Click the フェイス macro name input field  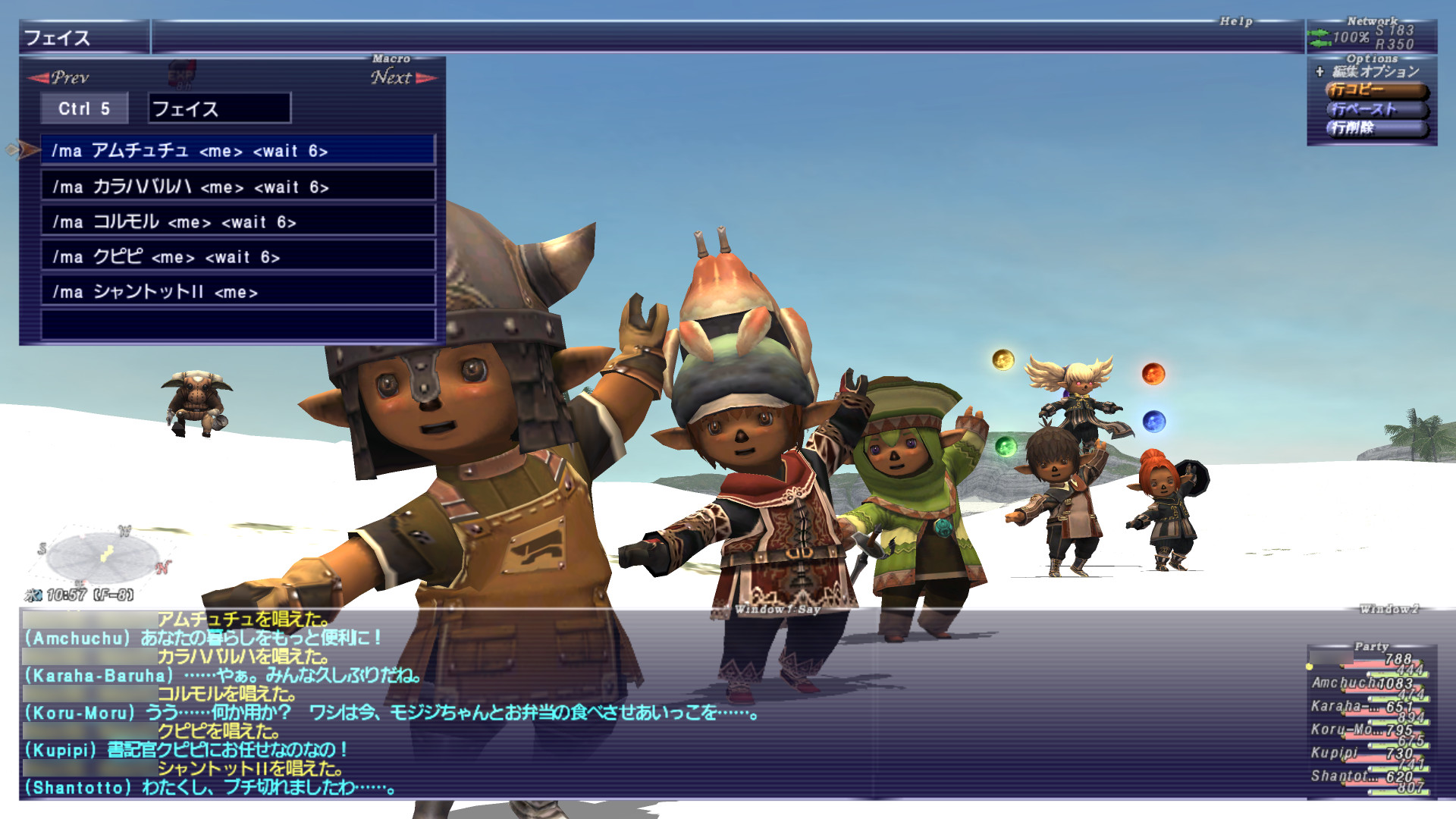tap(216, 108)
